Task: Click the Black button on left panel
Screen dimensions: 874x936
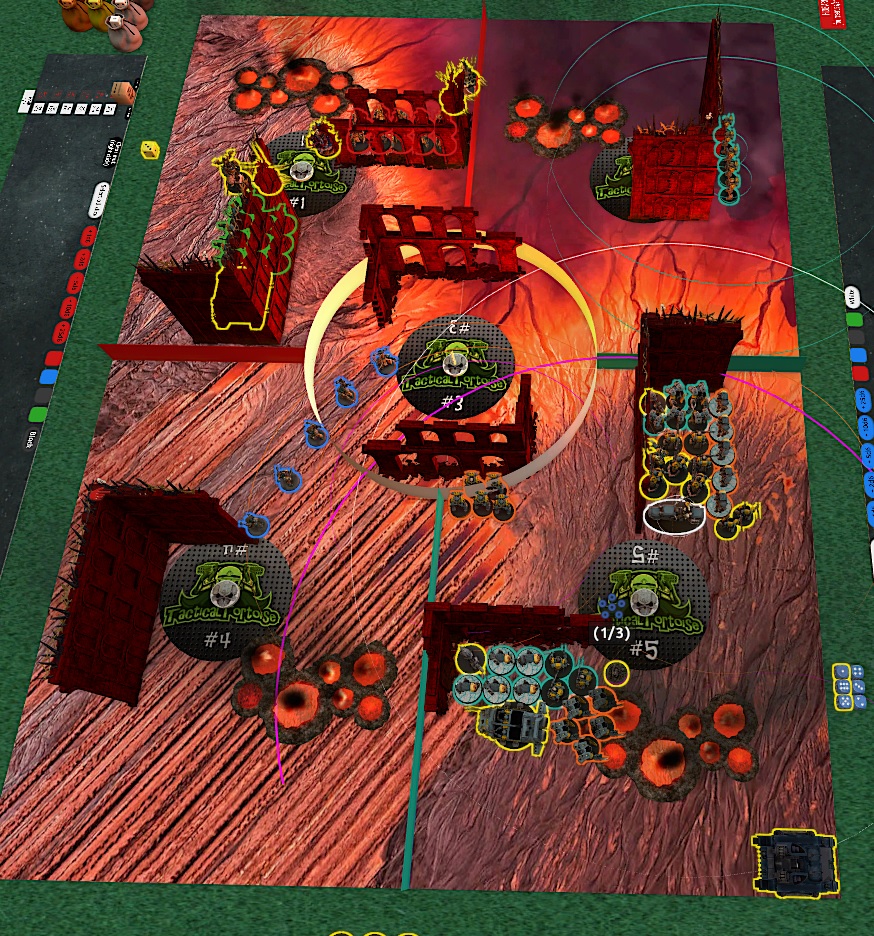Action: [34, 436]
